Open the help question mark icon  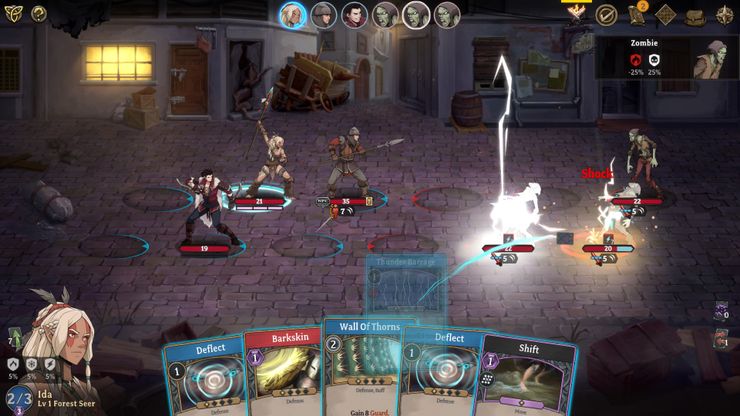point(39,14)
